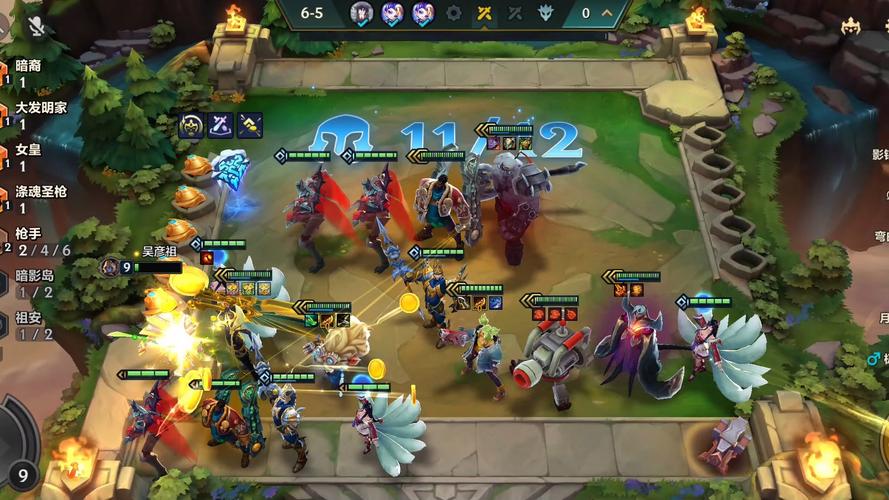This screenshot has height=500, width=889.
Task: Tap player 吴彦祖's level 9 nameplate
Action: tap(140, 267)
